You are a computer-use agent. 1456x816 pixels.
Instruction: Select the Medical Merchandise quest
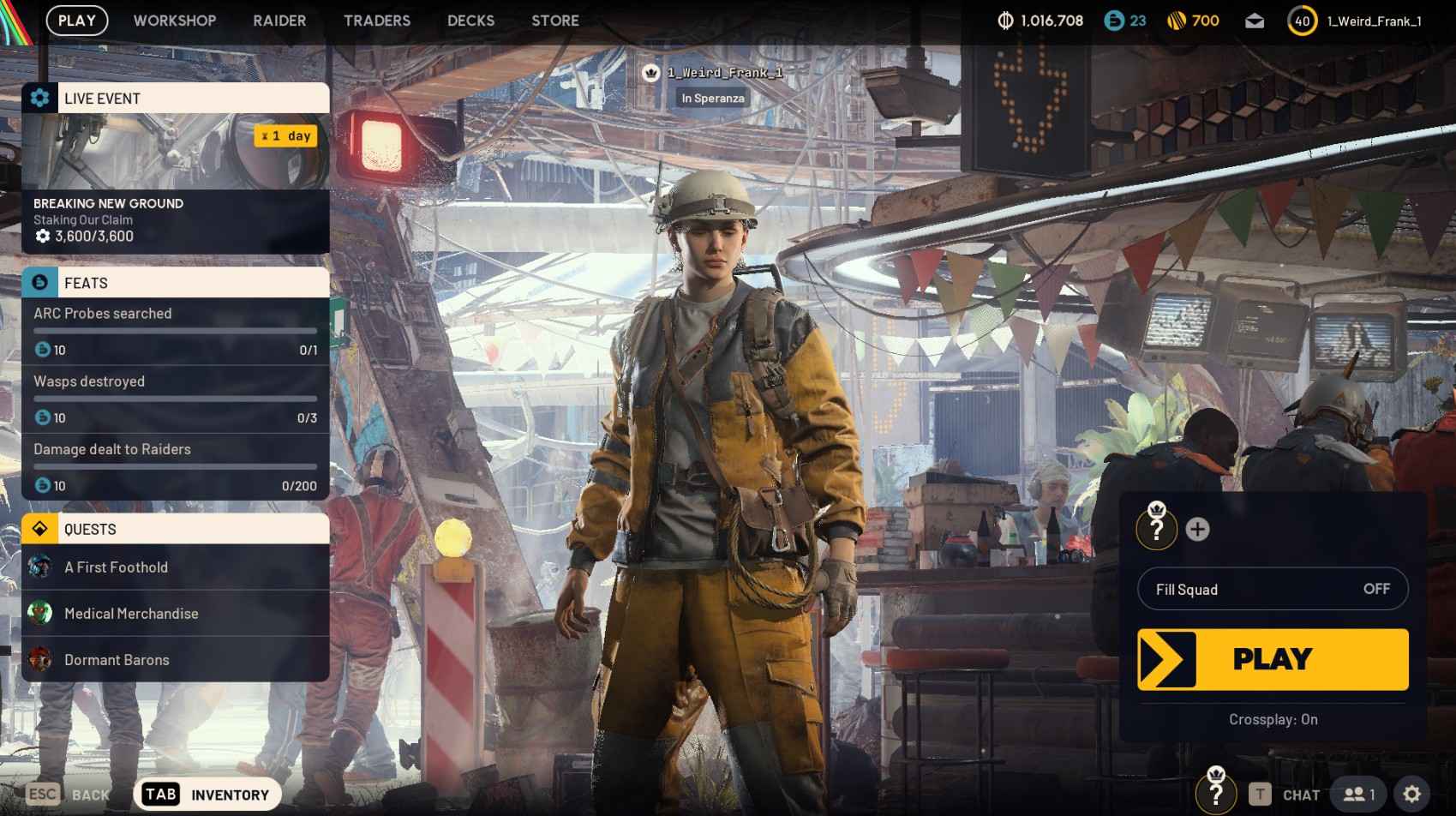(130, 614)
